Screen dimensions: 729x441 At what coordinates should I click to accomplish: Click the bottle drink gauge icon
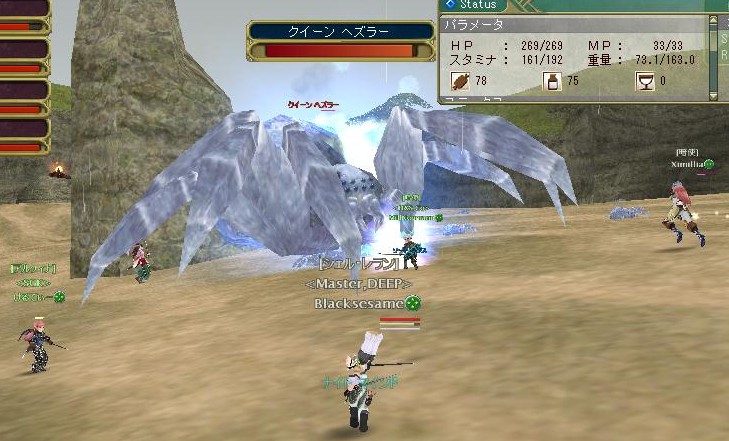click(x=552, y=82)
